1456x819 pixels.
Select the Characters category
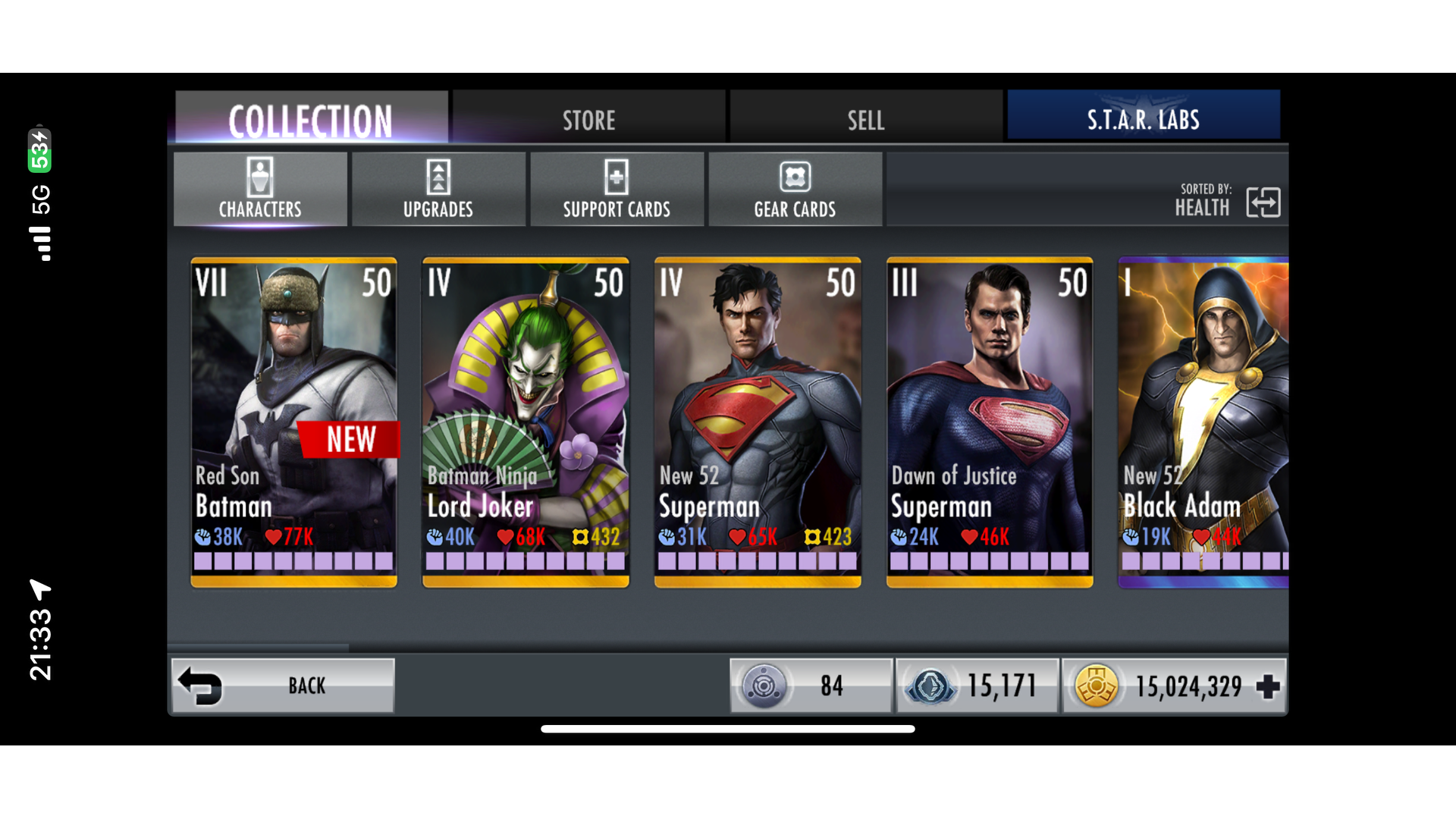[260, 189]
